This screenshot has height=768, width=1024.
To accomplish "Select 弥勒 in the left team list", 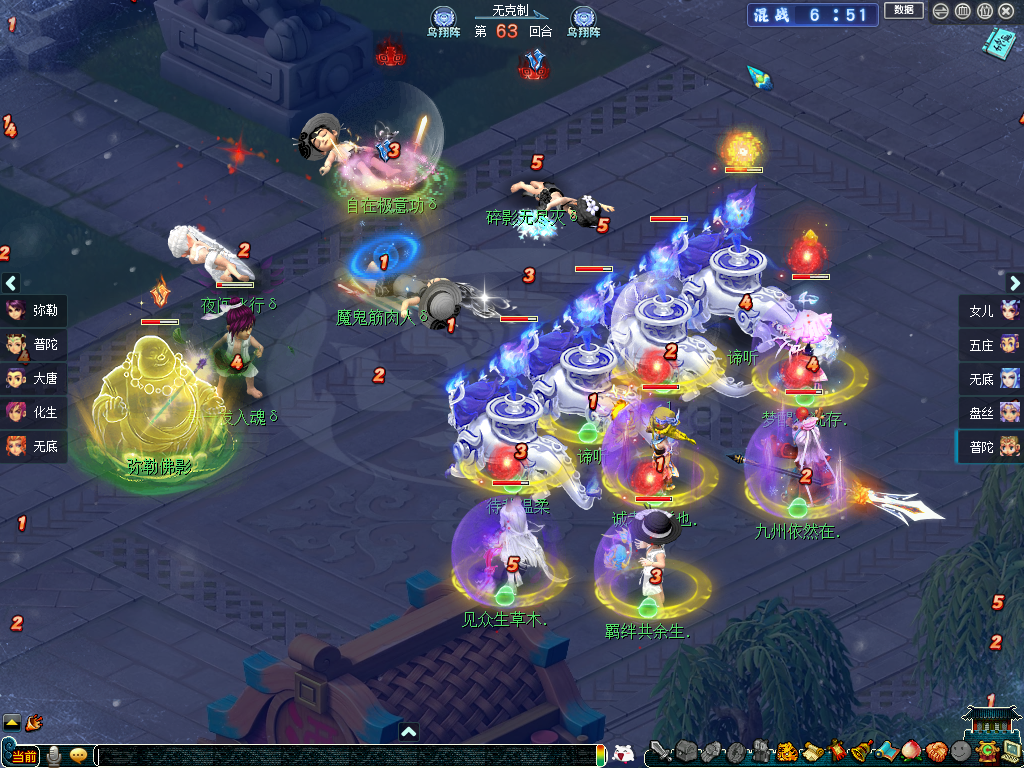I will [x=34, y=310].
